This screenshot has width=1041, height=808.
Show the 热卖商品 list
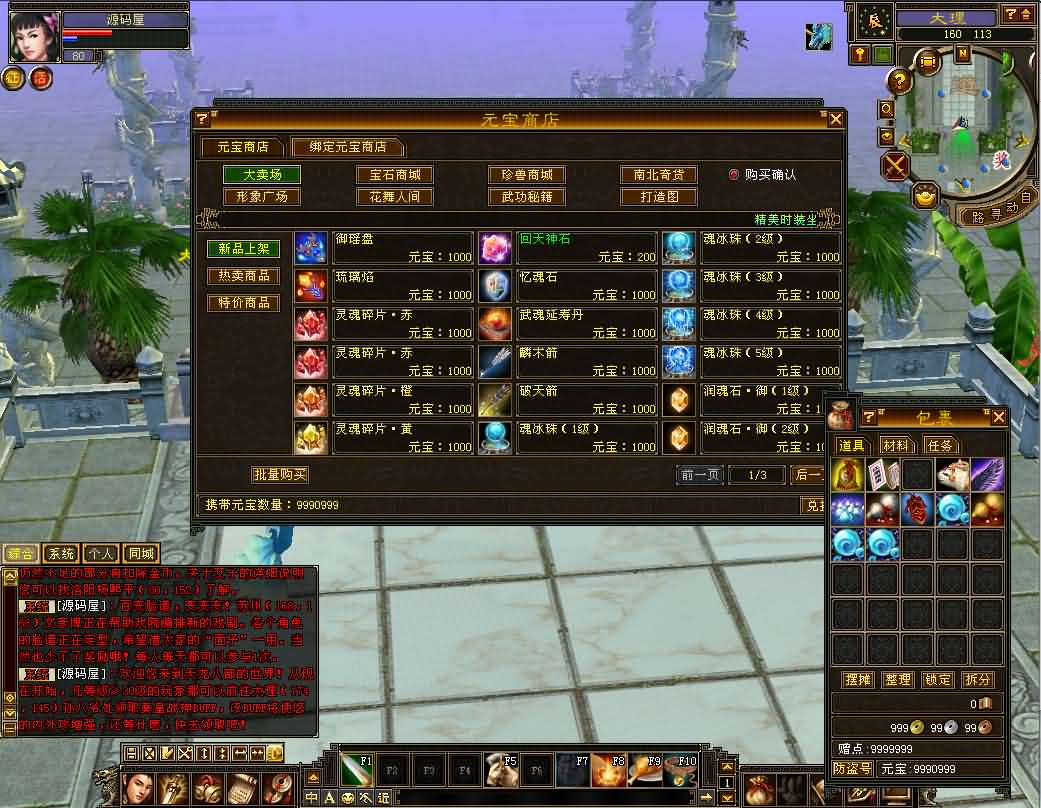click(x=243, y=276)
